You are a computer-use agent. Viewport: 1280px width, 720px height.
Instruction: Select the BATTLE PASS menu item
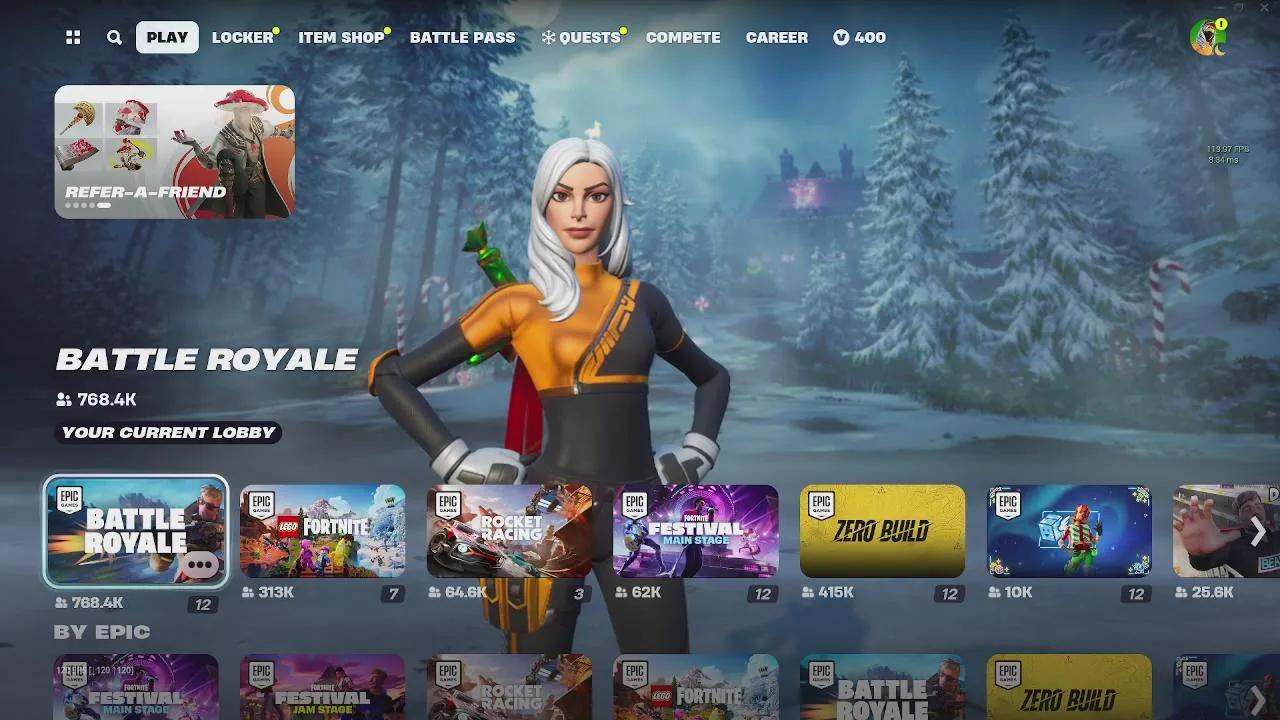pos(462,37)
